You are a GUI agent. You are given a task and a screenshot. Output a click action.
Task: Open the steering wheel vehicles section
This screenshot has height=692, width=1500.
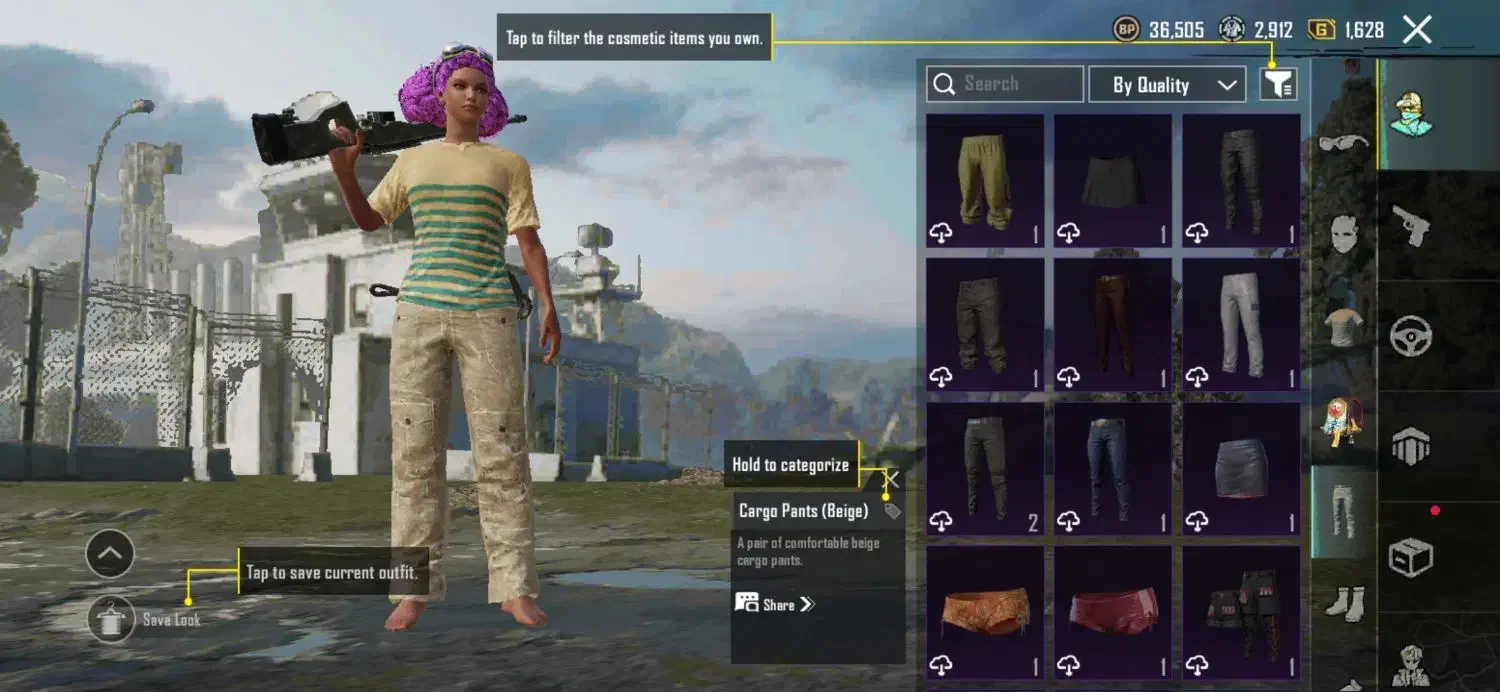click(1410, 336)
